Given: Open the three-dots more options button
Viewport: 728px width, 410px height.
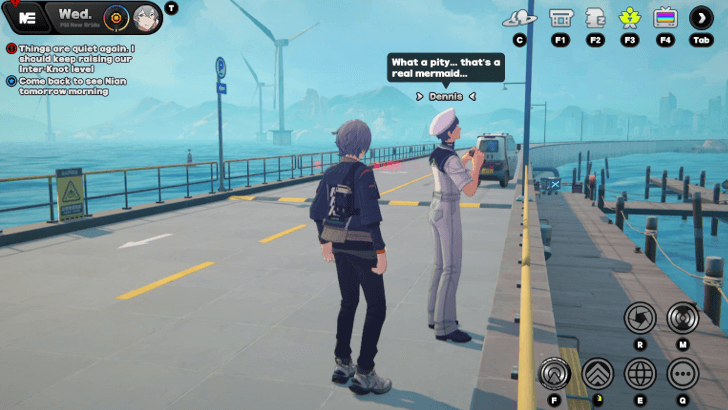Looking at the screenshot, I should [x=682, y=374].
